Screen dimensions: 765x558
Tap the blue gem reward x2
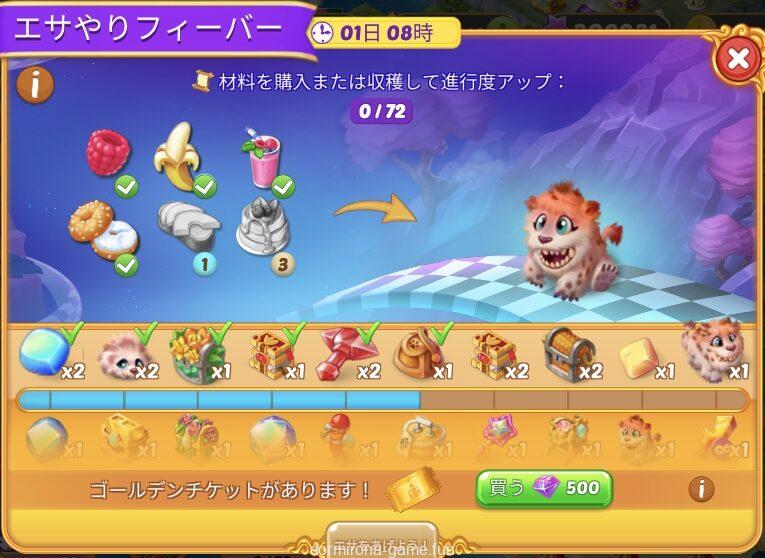(42, 352)
